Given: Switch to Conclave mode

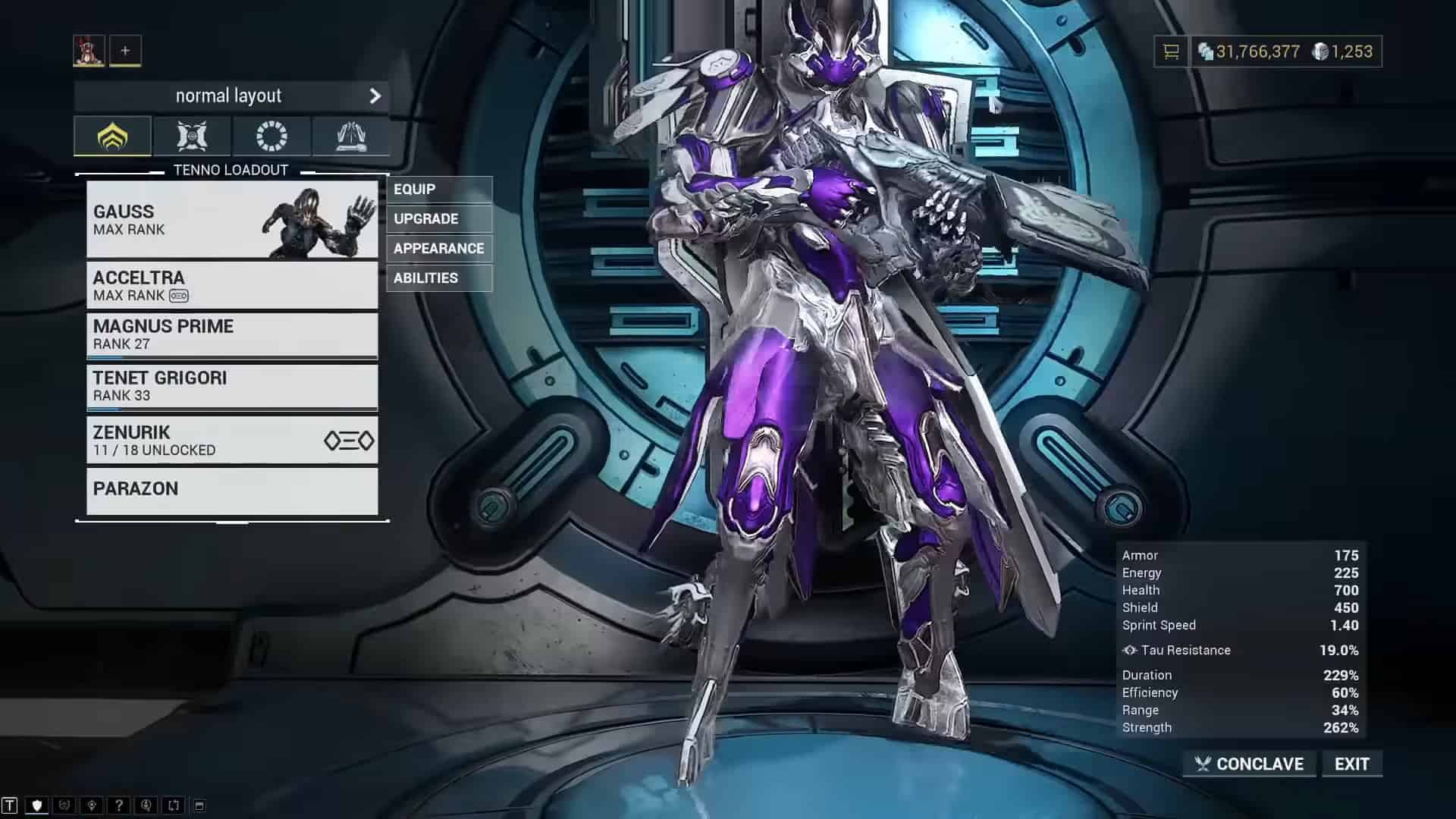Looking at the screenshot, I should tap(1249, 764).
